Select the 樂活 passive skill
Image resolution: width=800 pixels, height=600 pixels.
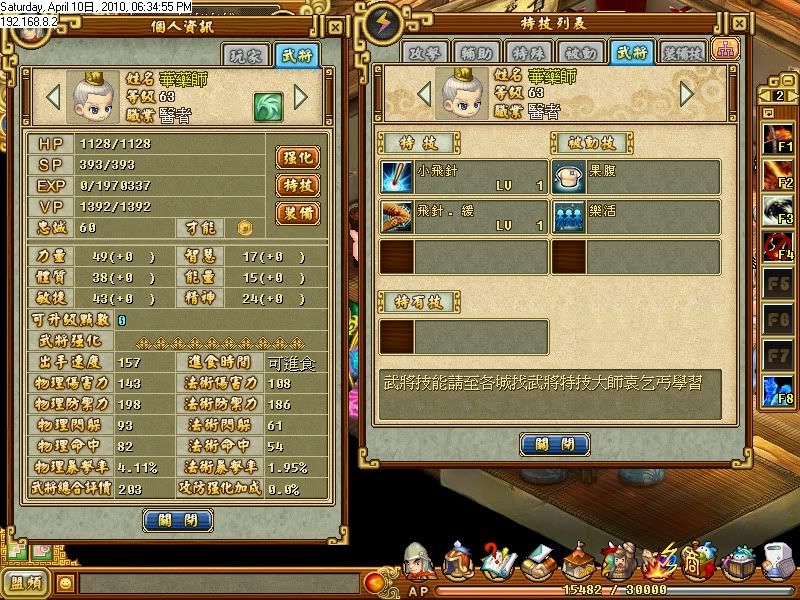(636, 216)
